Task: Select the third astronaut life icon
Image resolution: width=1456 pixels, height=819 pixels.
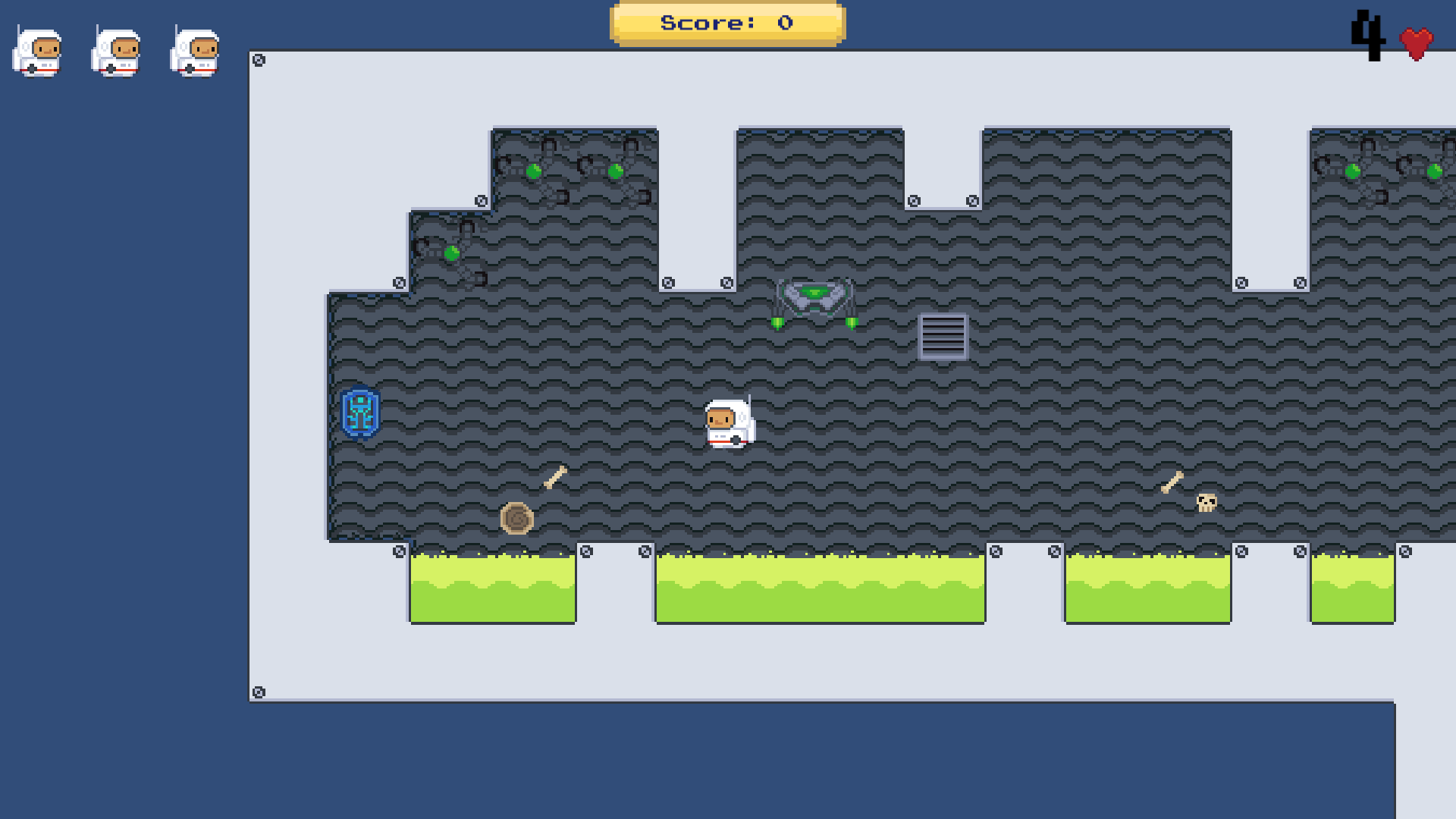Action: coord(196,52)
